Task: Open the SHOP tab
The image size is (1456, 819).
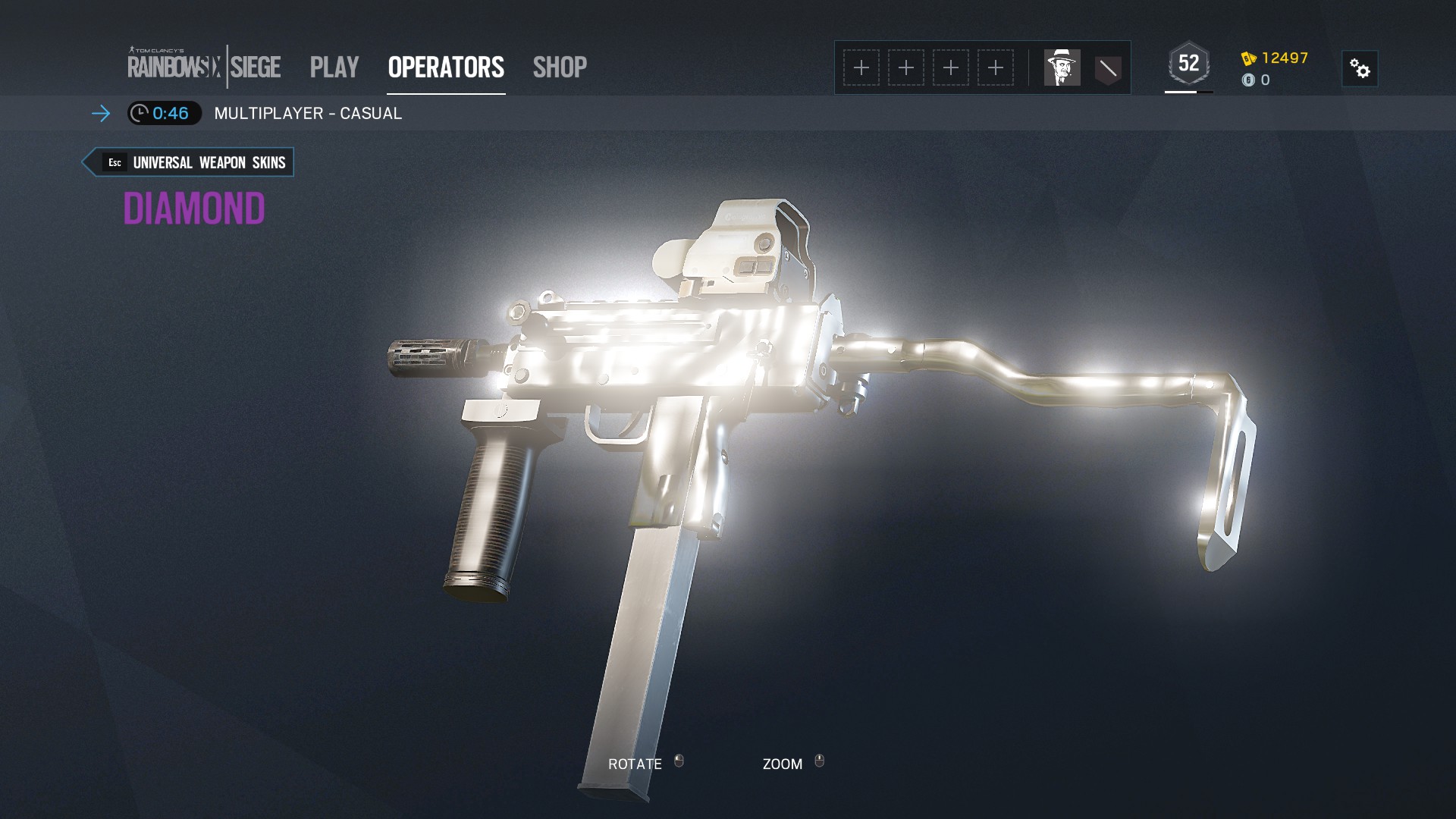Action: coord(559,67)
